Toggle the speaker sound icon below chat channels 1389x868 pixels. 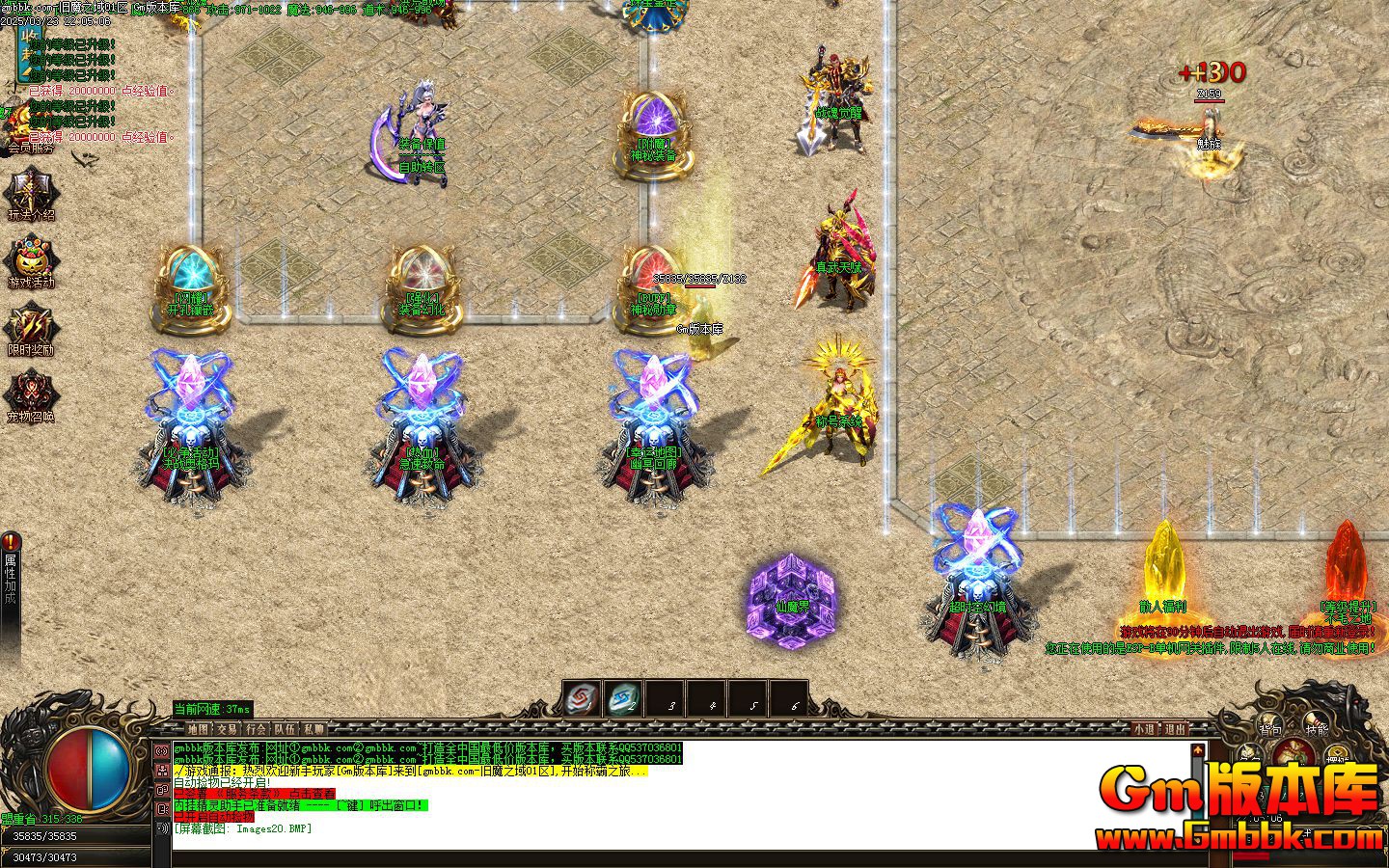pyautogui.click(x=161, y=827)
